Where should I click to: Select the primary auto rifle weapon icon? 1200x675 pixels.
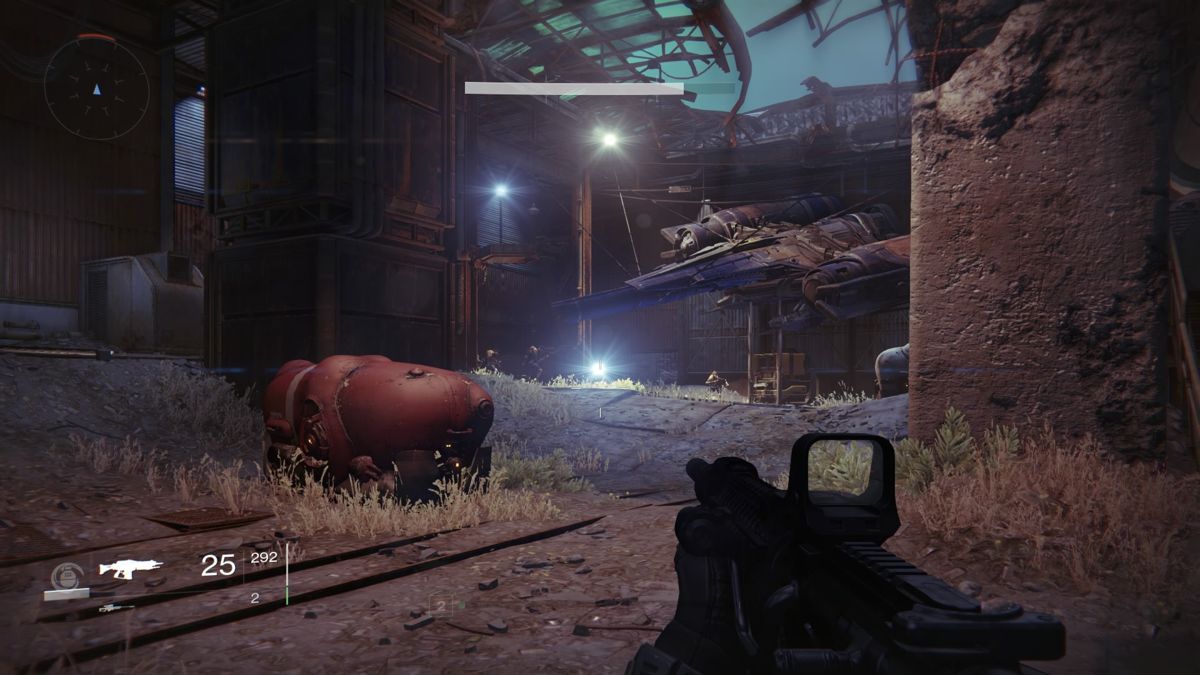130,569
